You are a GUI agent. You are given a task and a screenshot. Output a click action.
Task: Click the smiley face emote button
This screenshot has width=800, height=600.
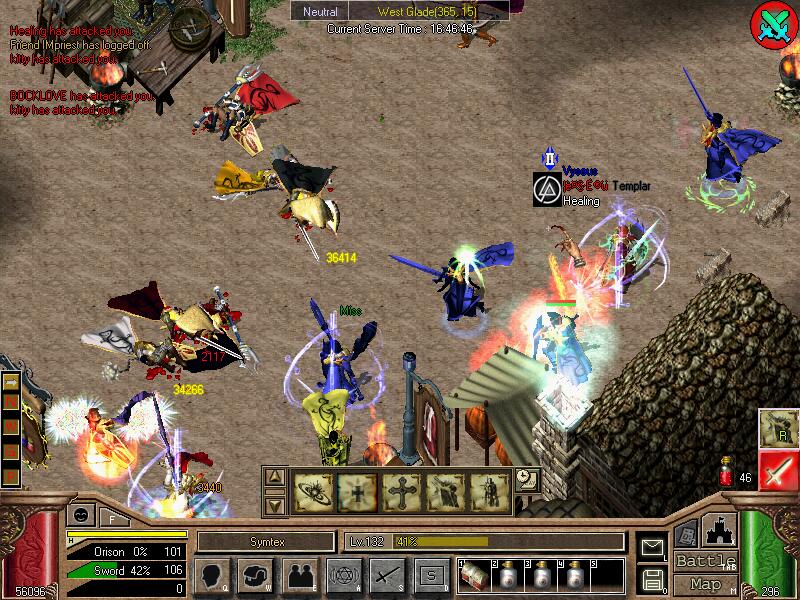[x=79, y=516]
